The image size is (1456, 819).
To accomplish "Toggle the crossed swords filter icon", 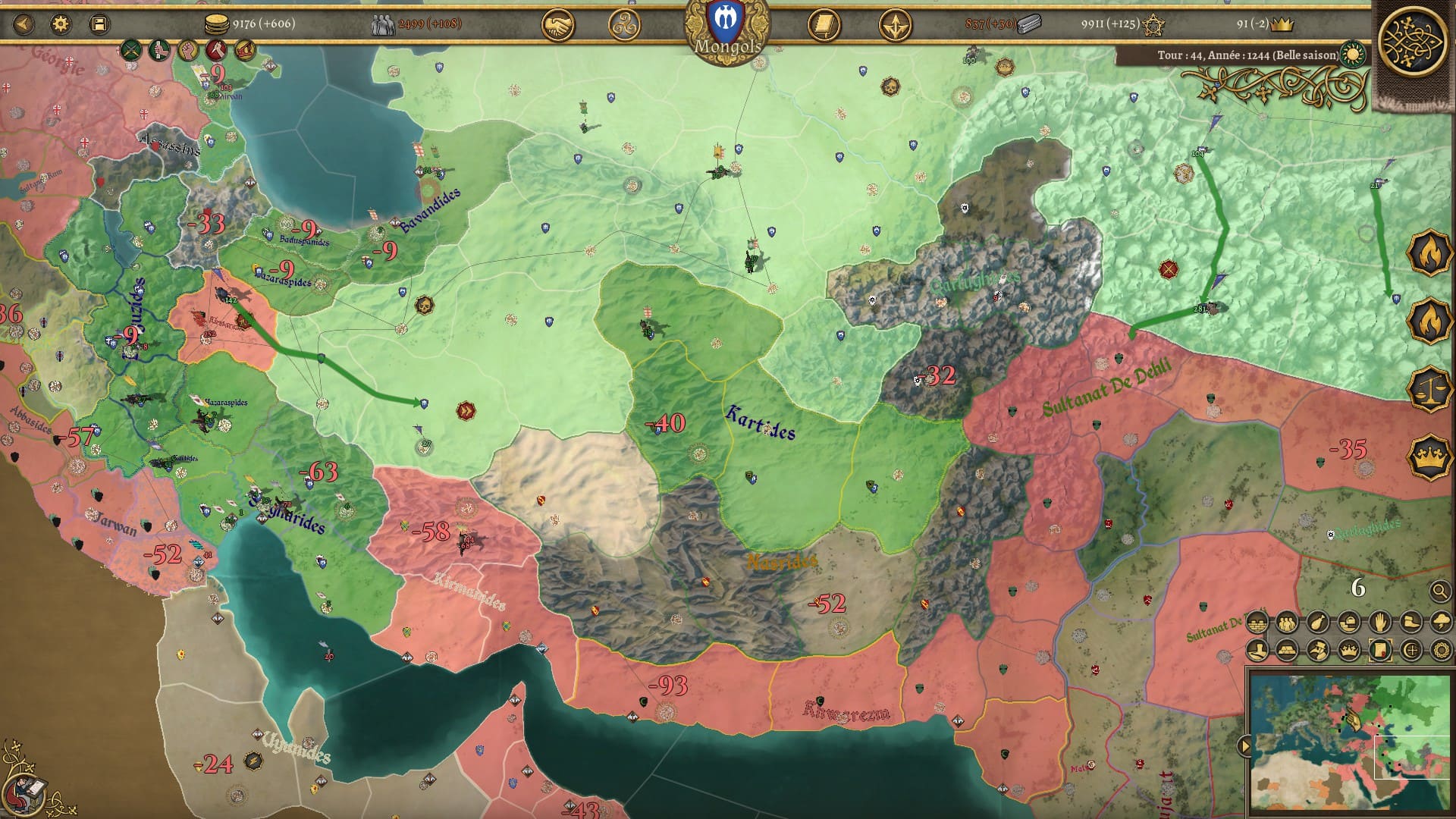I will coord(131,52).
